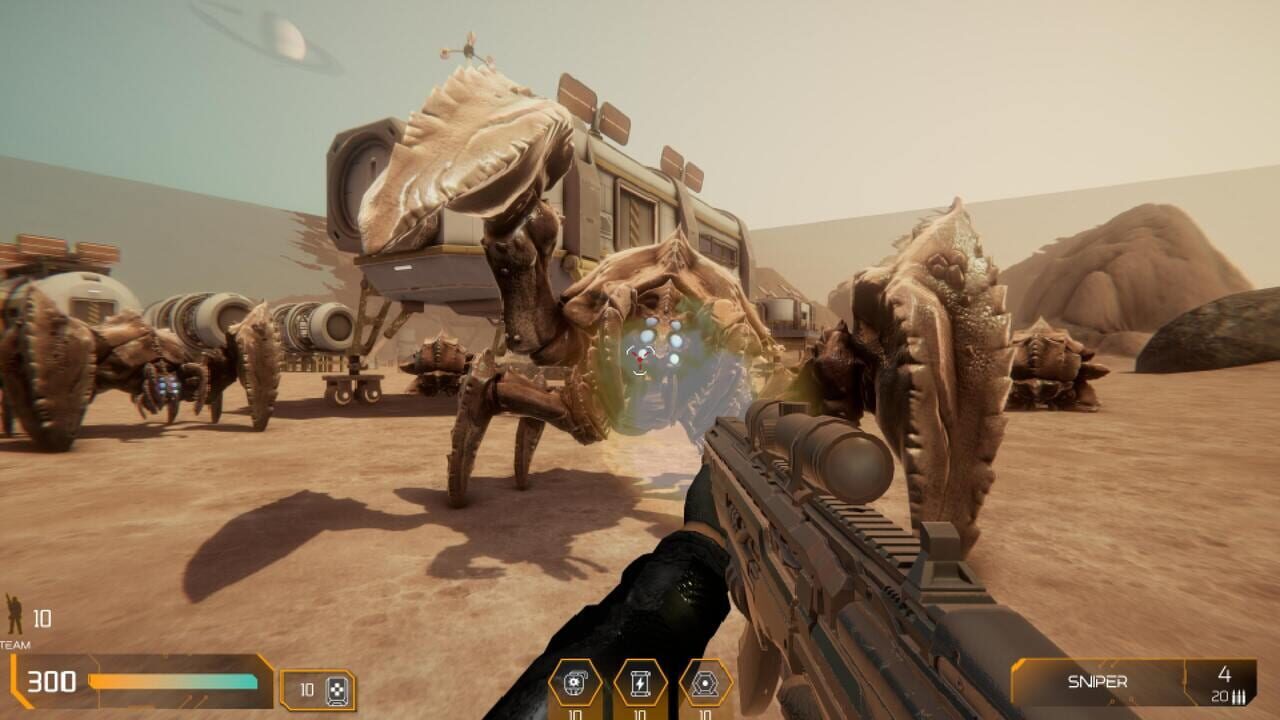Click the reserve ammo number 20
The image size is (1280, 720).
[1219, 696]
